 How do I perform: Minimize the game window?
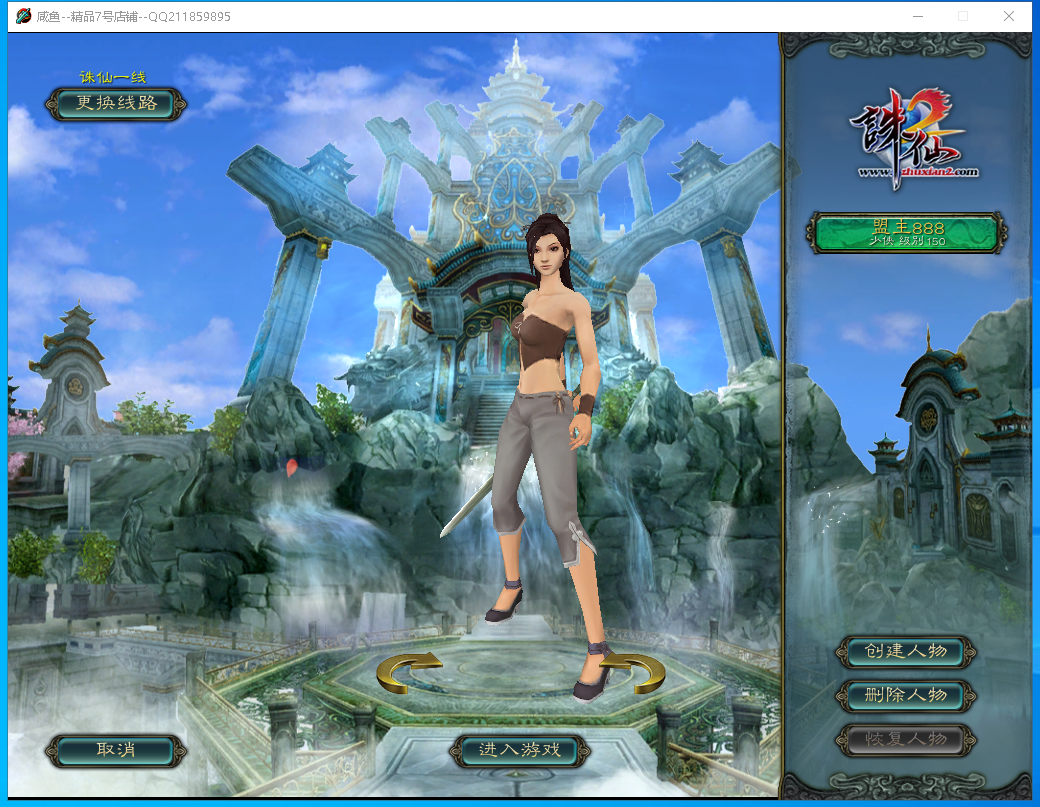click(x=918, y=16)
